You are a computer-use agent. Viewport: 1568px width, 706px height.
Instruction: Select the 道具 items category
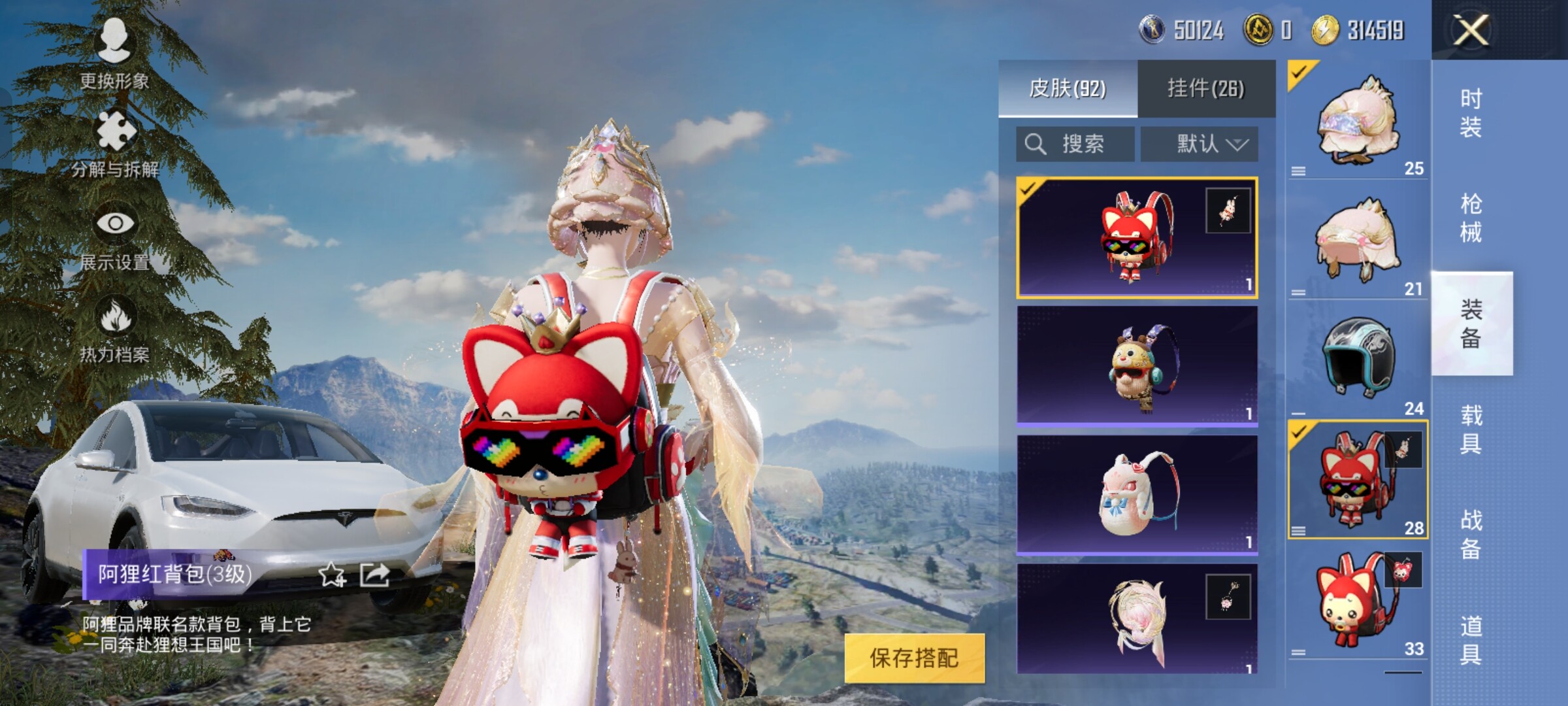pyautogui.click(x=1471, y=640)
